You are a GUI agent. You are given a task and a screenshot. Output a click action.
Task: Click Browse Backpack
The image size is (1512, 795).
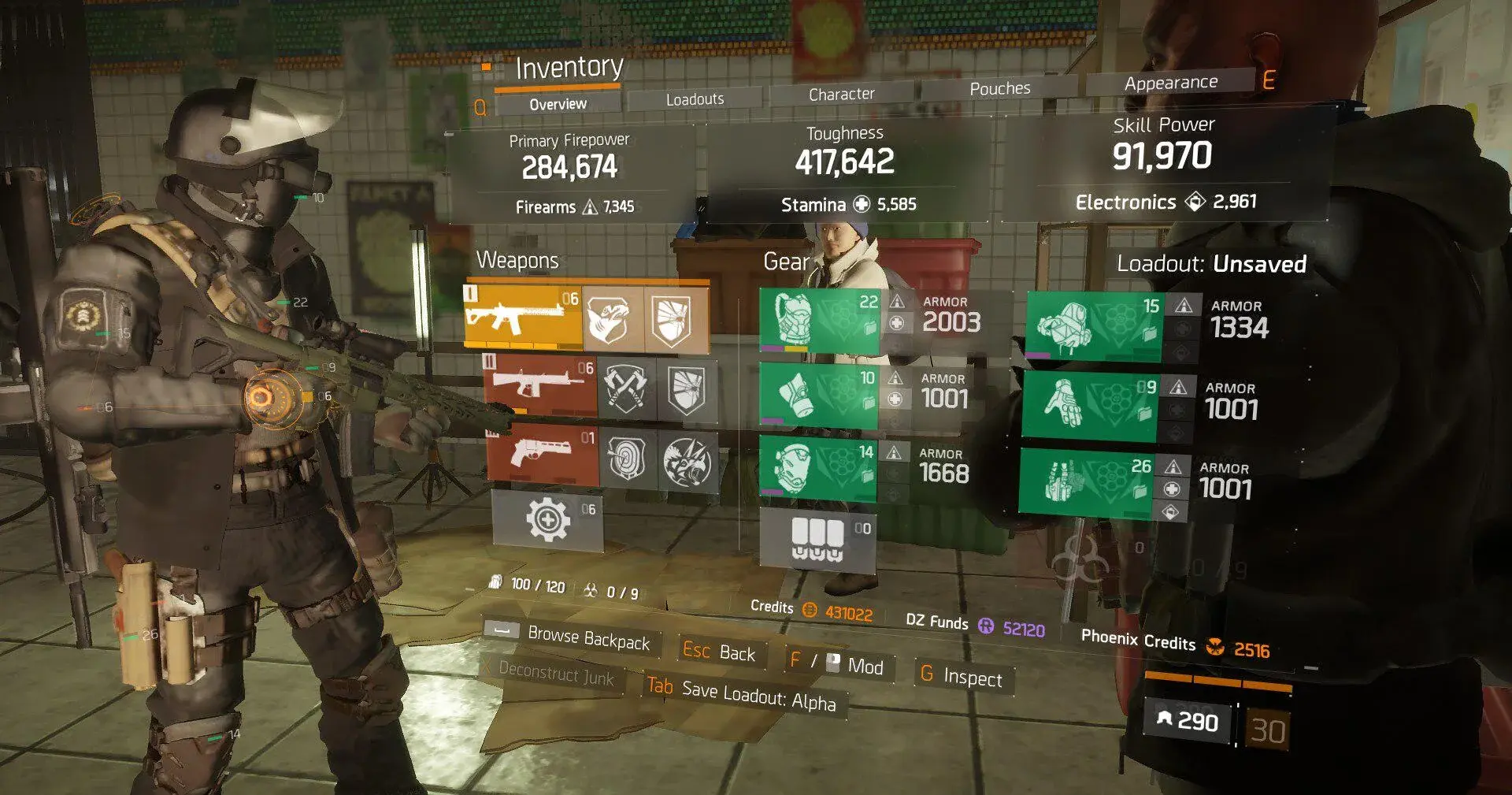click(587, 639)
